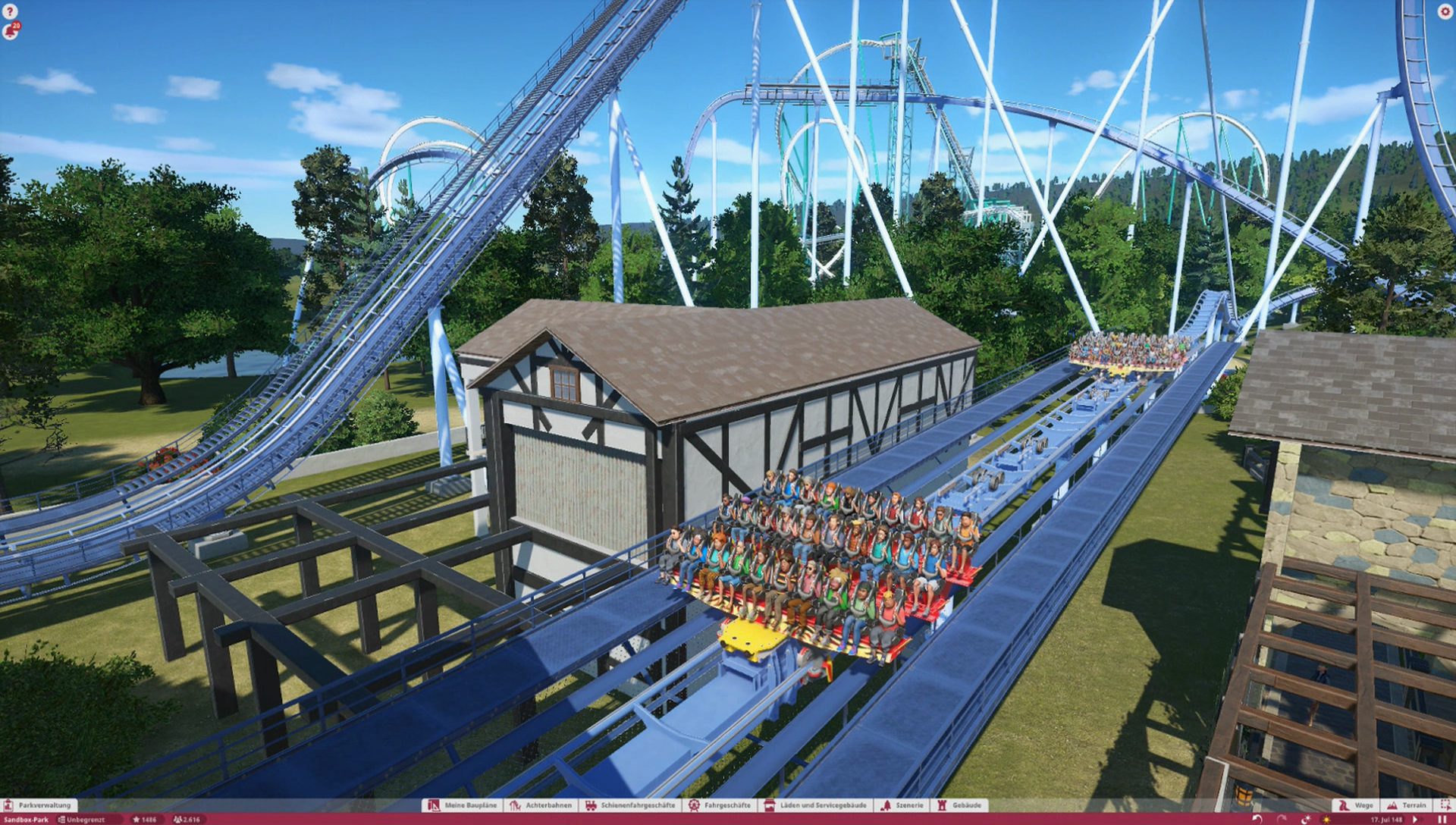
Task: Redo the undone action
Action: (x=1282, y=820)
